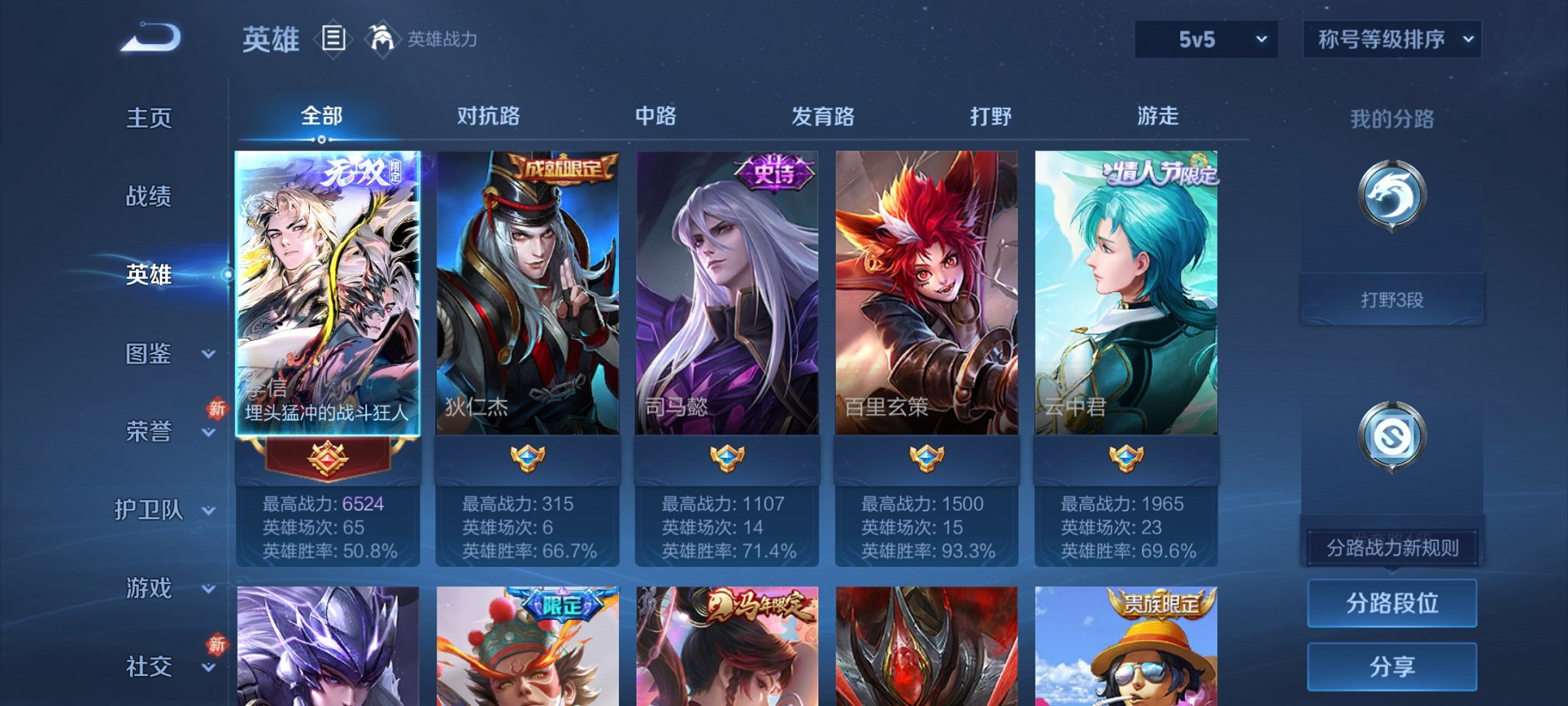Open the hero list icon beside 英雄 title
Screen dimensions: 1568x706
click(332, 37)
